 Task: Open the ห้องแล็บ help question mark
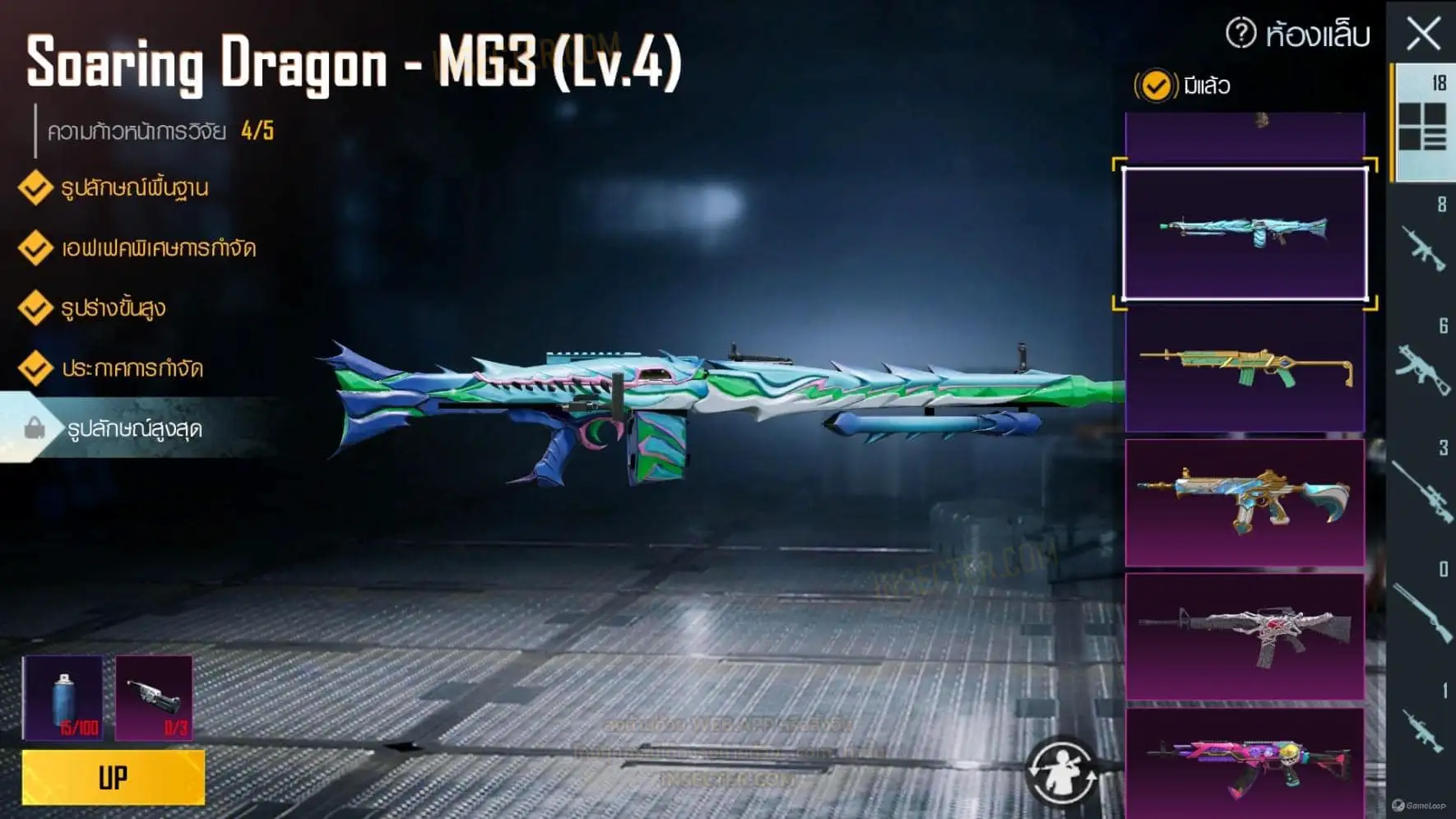coord(1240,34)
